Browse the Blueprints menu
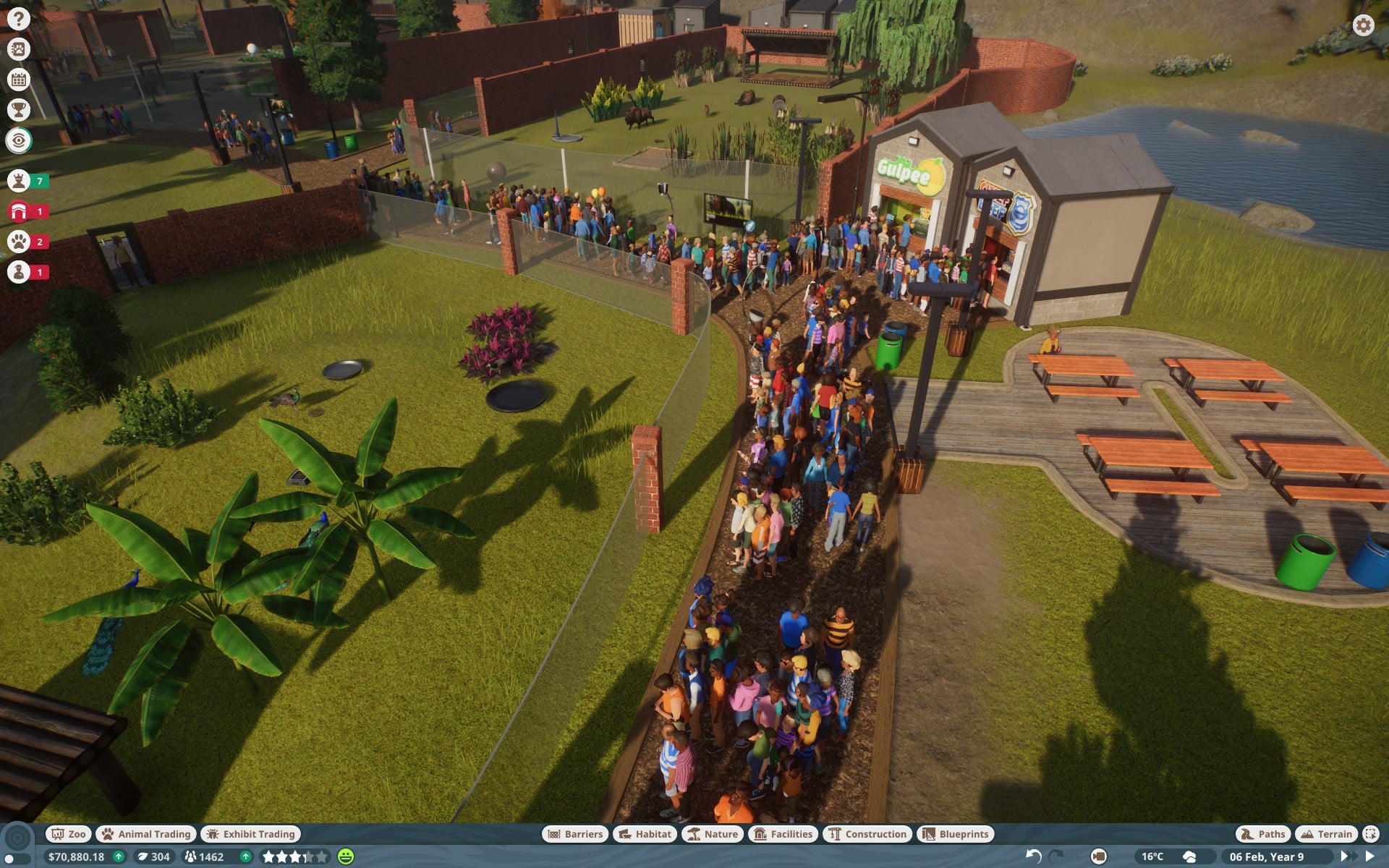Viewport: 1389px width, 868px height. 955,834
